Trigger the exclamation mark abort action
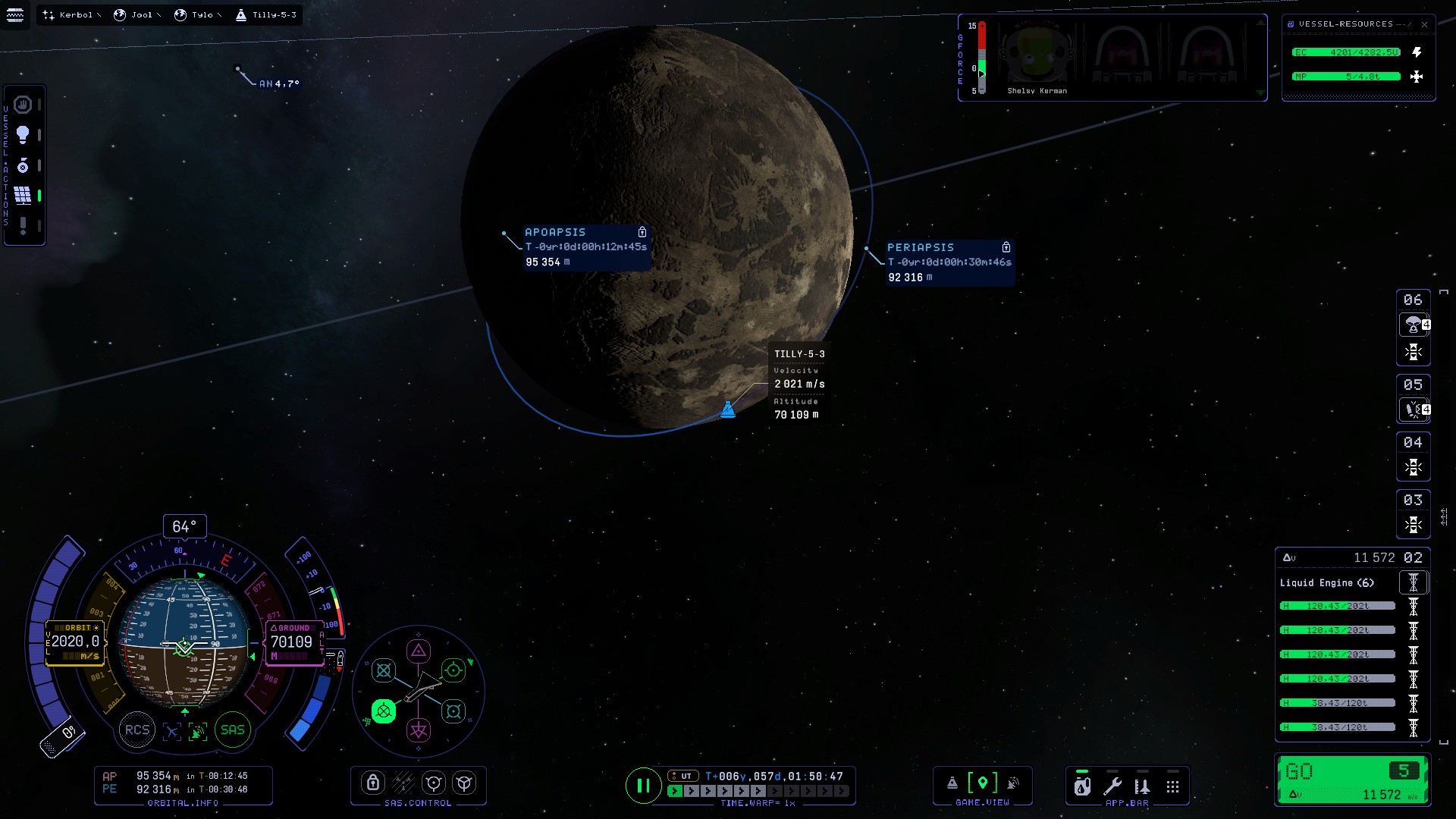 (x=23, y=226)
